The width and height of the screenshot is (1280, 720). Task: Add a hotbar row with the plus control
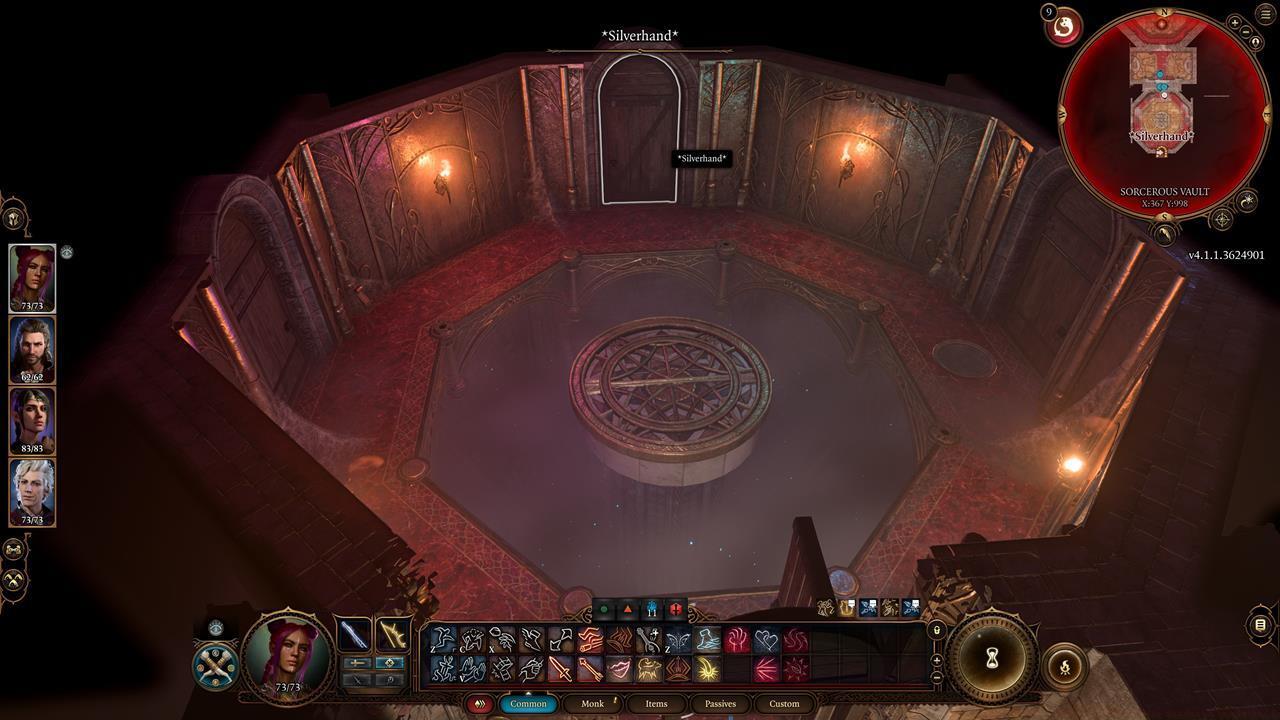pos(937,660)
